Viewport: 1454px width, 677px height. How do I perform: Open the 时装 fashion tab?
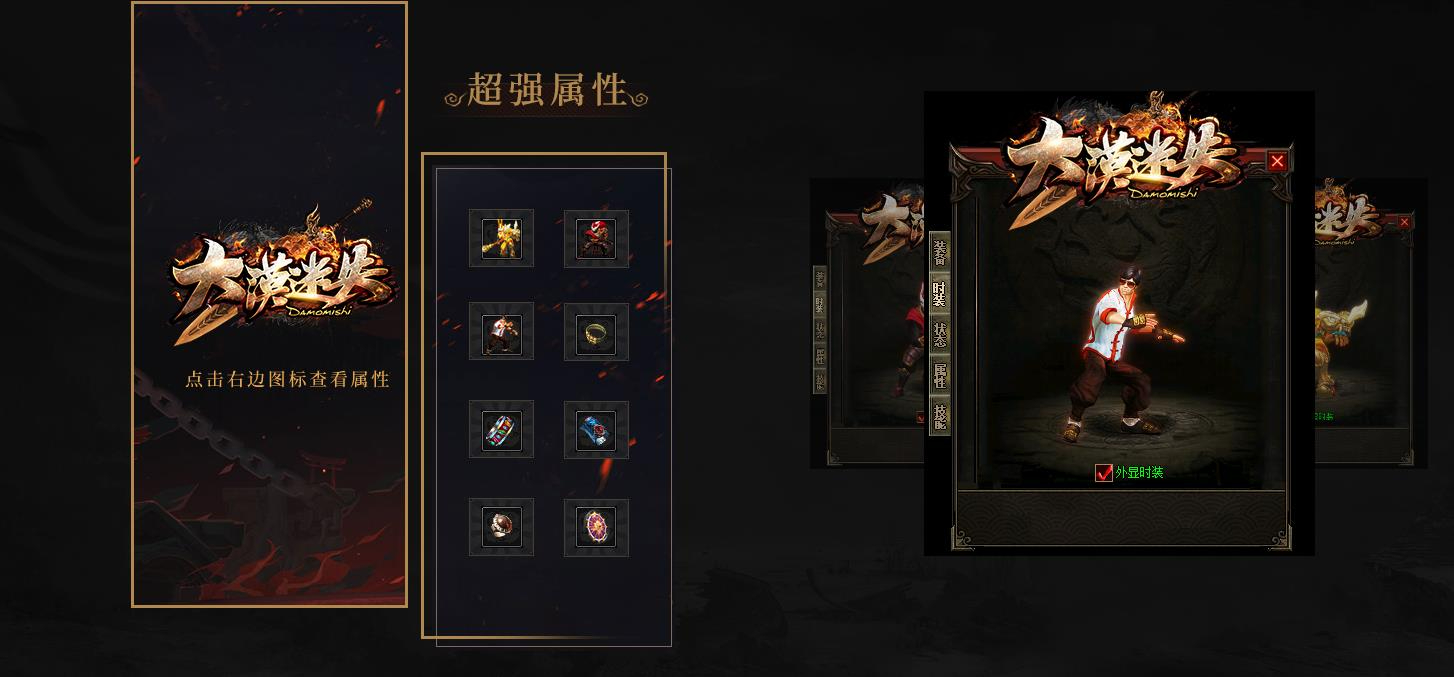click(x=939, y=293)
